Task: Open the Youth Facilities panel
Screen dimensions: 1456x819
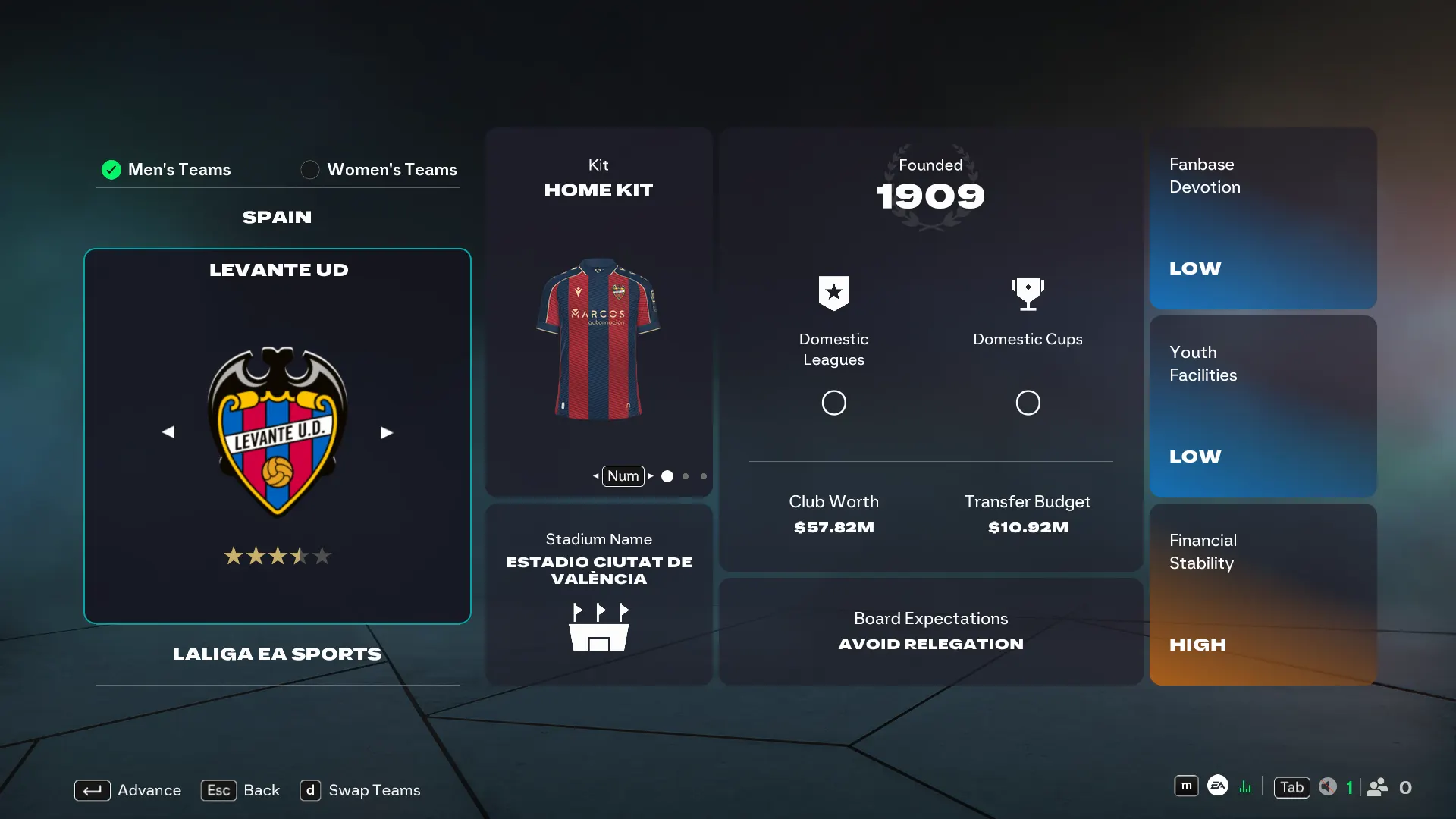Action: pyautogui.click(x=1263, y=406)
